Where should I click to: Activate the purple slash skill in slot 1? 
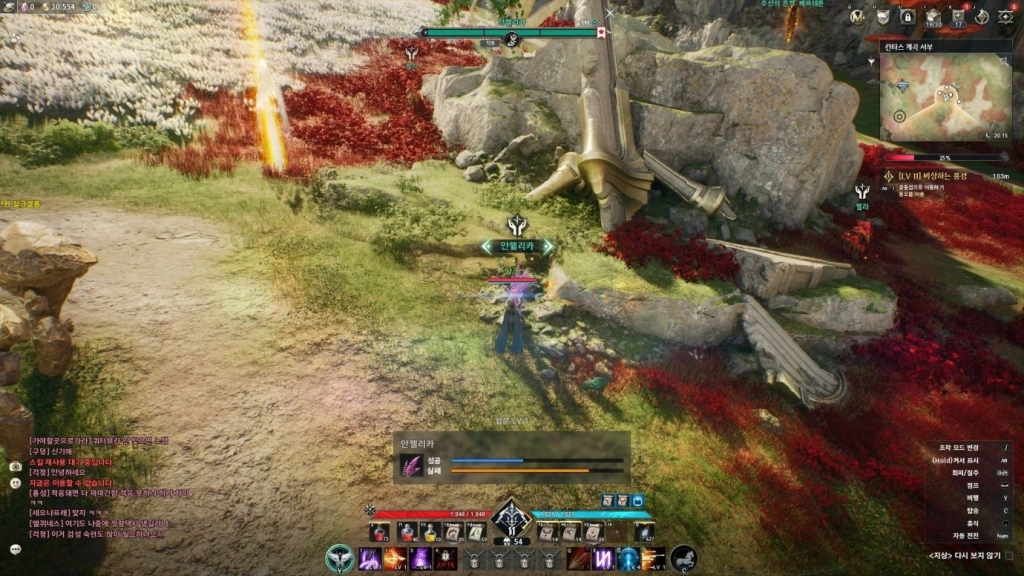click(370, 558)
